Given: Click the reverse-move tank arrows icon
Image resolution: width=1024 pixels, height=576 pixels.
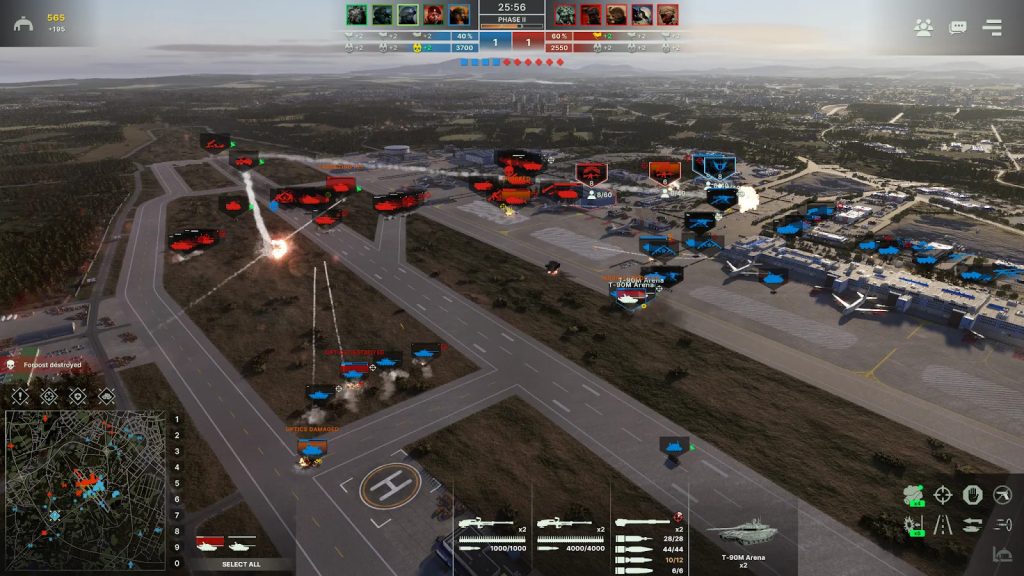Looking at the screenshot, I should [973, 524].
